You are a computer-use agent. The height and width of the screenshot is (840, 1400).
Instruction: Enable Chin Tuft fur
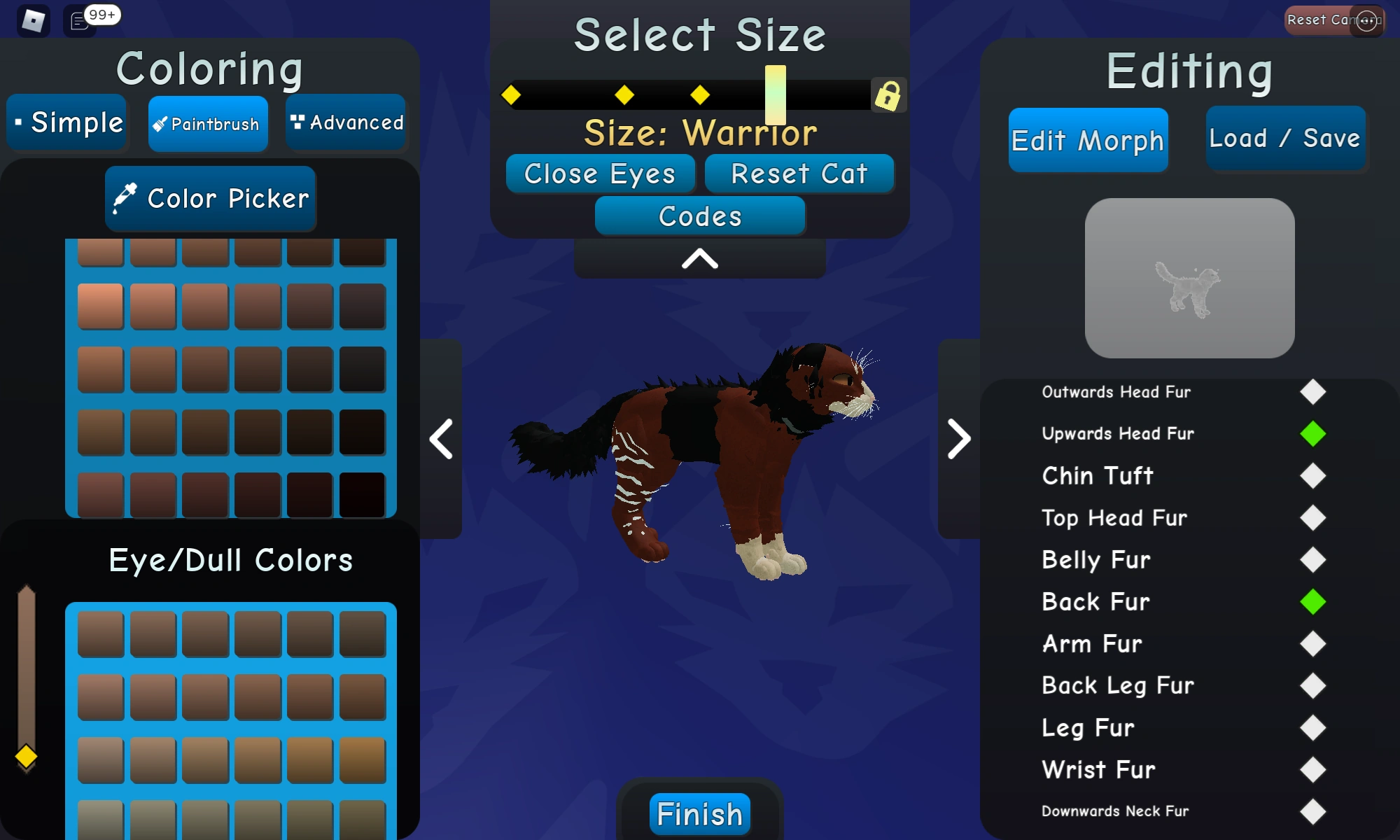click(x=1312, y=476)
